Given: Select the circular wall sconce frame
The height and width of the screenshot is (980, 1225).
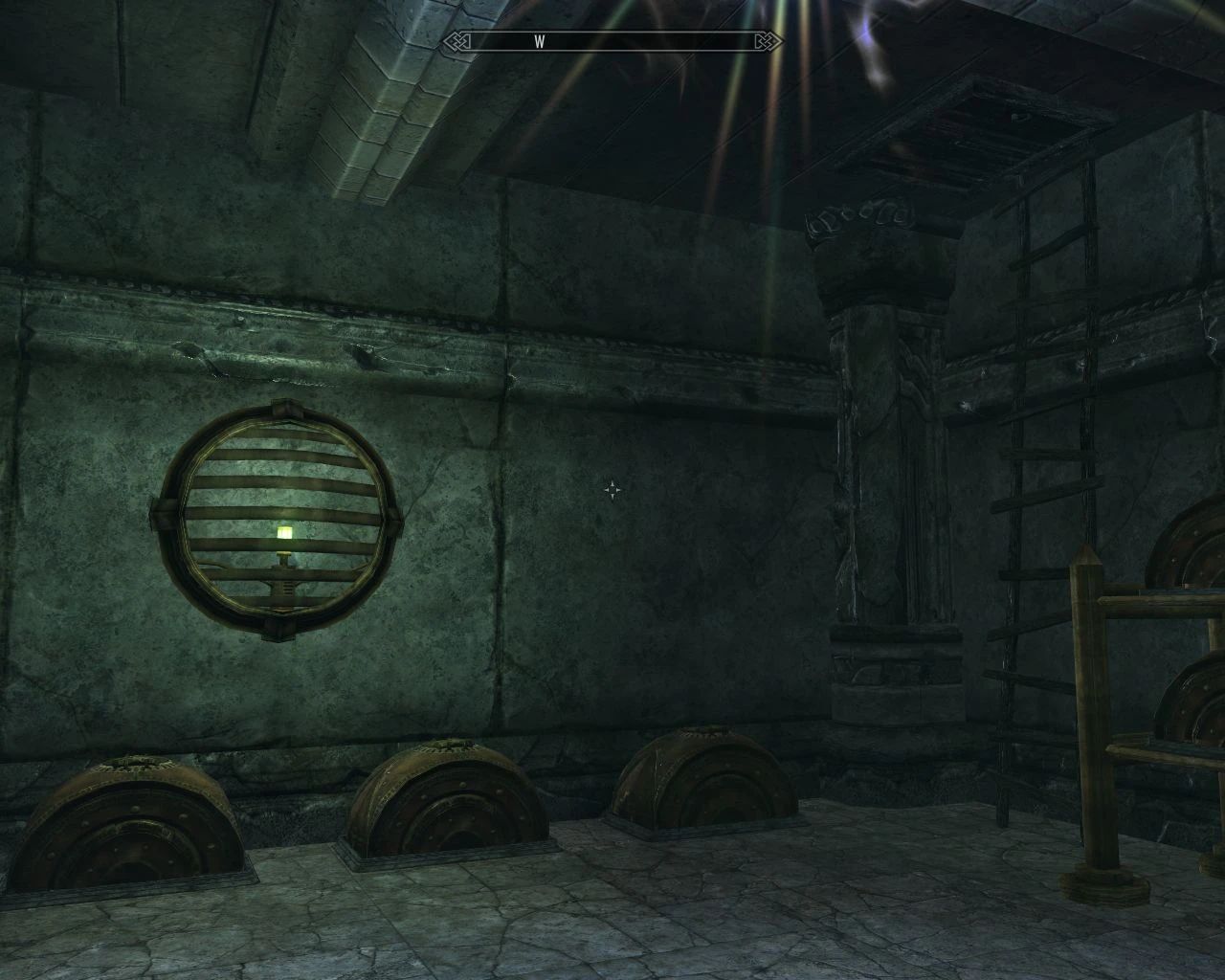Looking at the screenshot, I should (280, 517).
